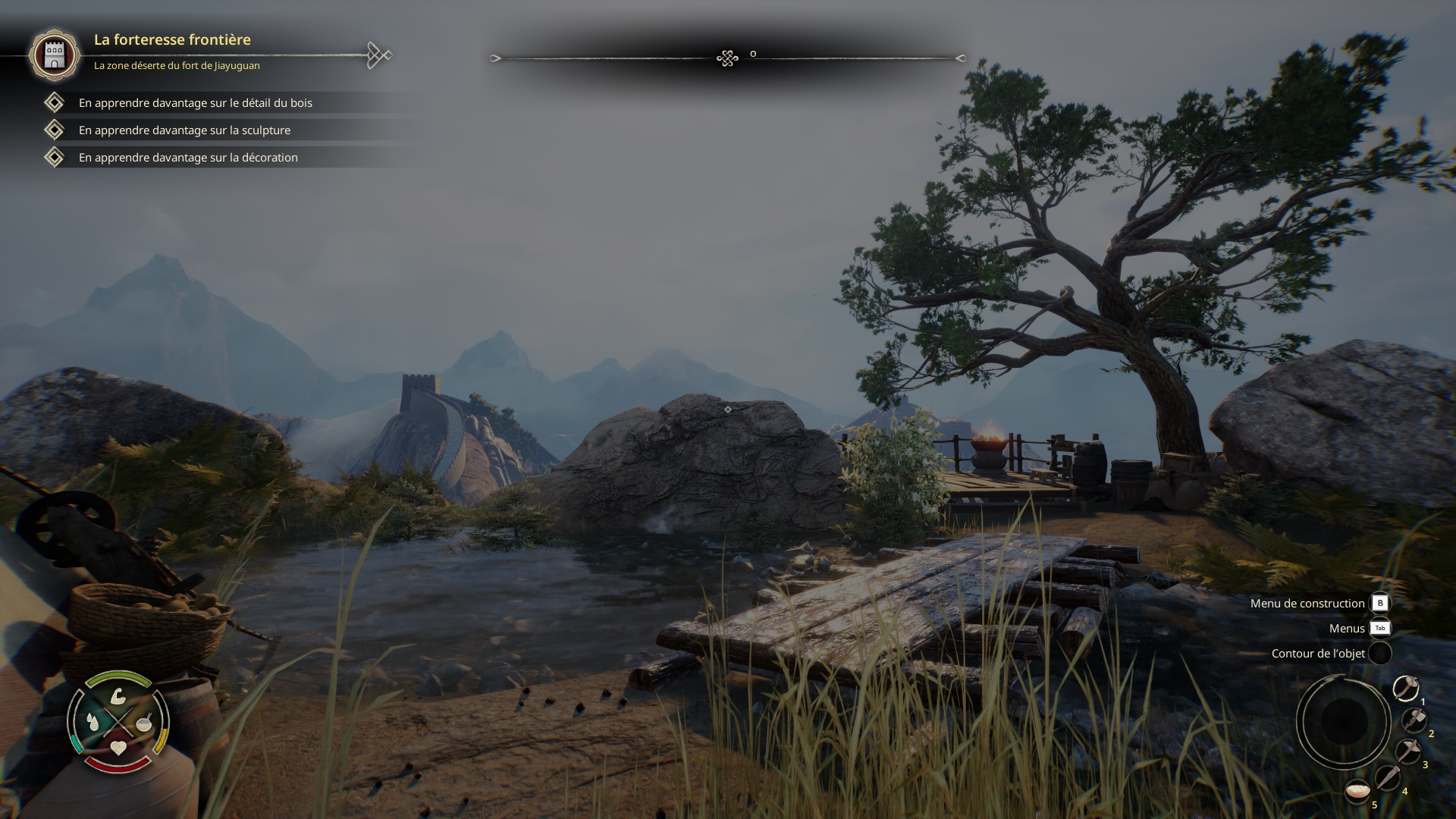The image size is (1456, 819).
Task: Choose the pickaxe in hotbar slot 3
Action: coord(1408,752)
